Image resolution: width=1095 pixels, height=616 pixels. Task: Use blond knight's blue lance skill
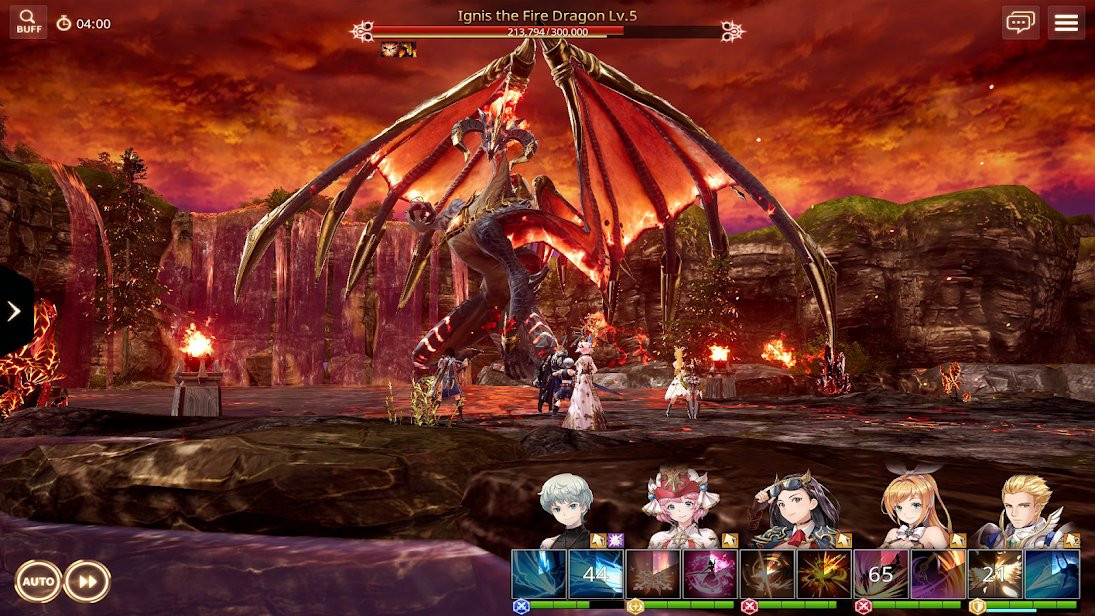[x=1052, y=574]
